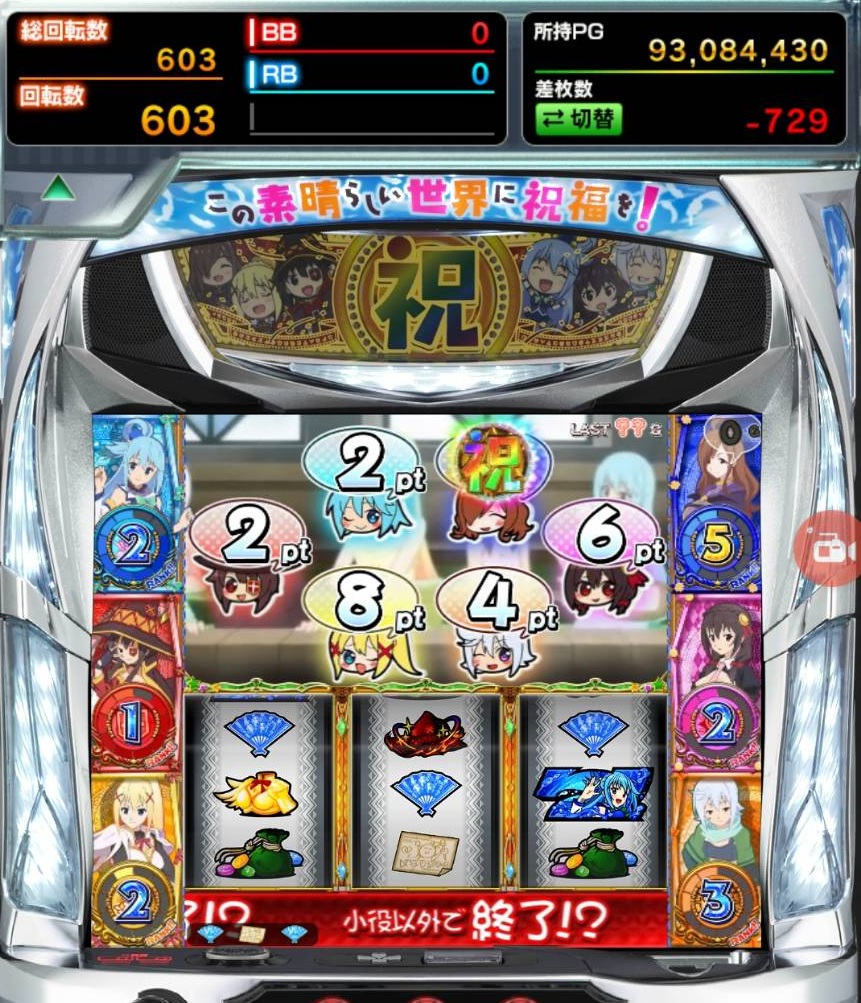Tap the green 切替 switch button

coord(578,119)
